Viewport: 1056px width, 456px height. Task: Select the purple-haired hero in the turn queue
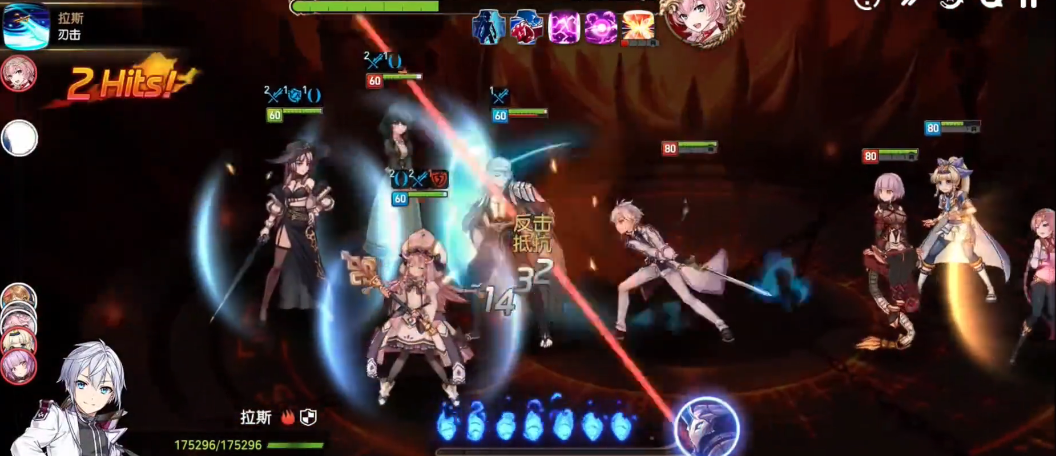coord(18,365)
